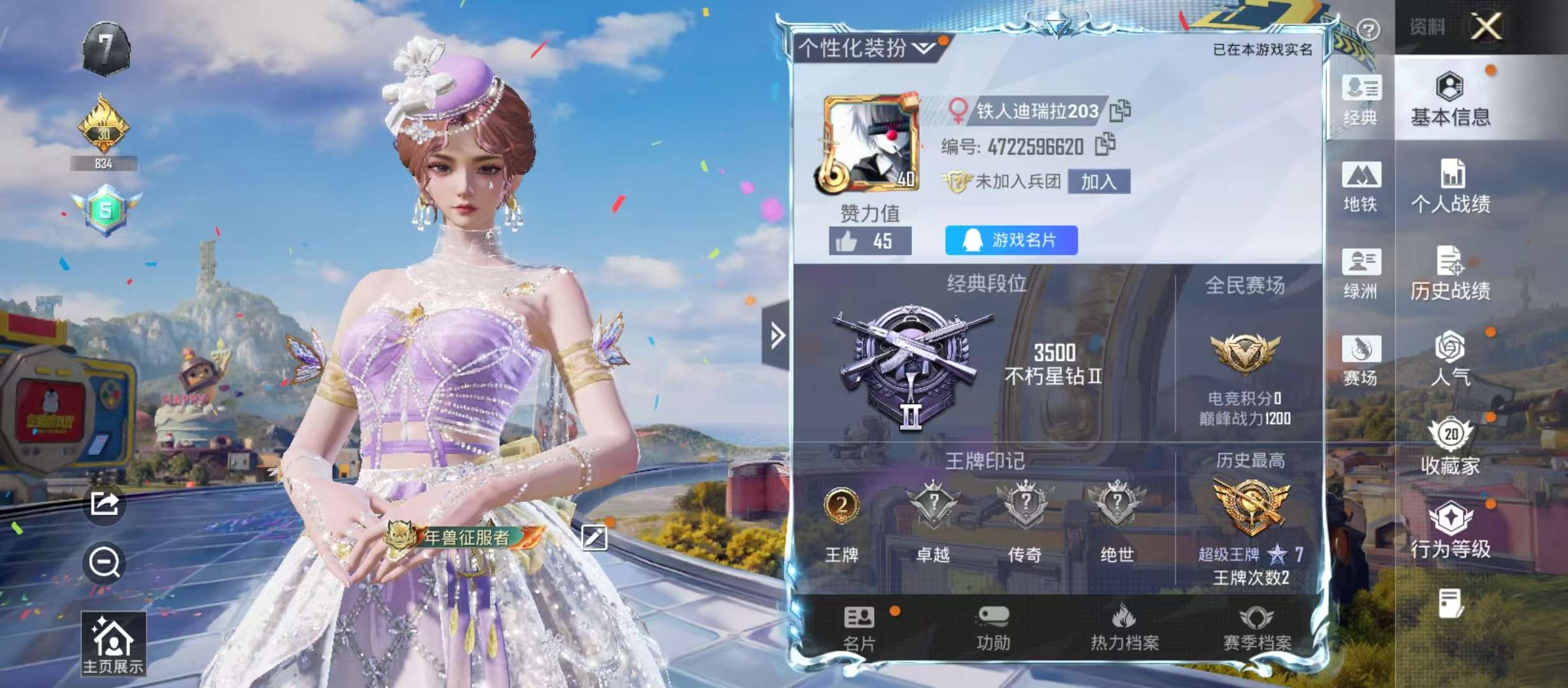Open the 个性化装扮 dropdown
The width and height of the screenshot is (1568, 688).
(x=867, y=48)
